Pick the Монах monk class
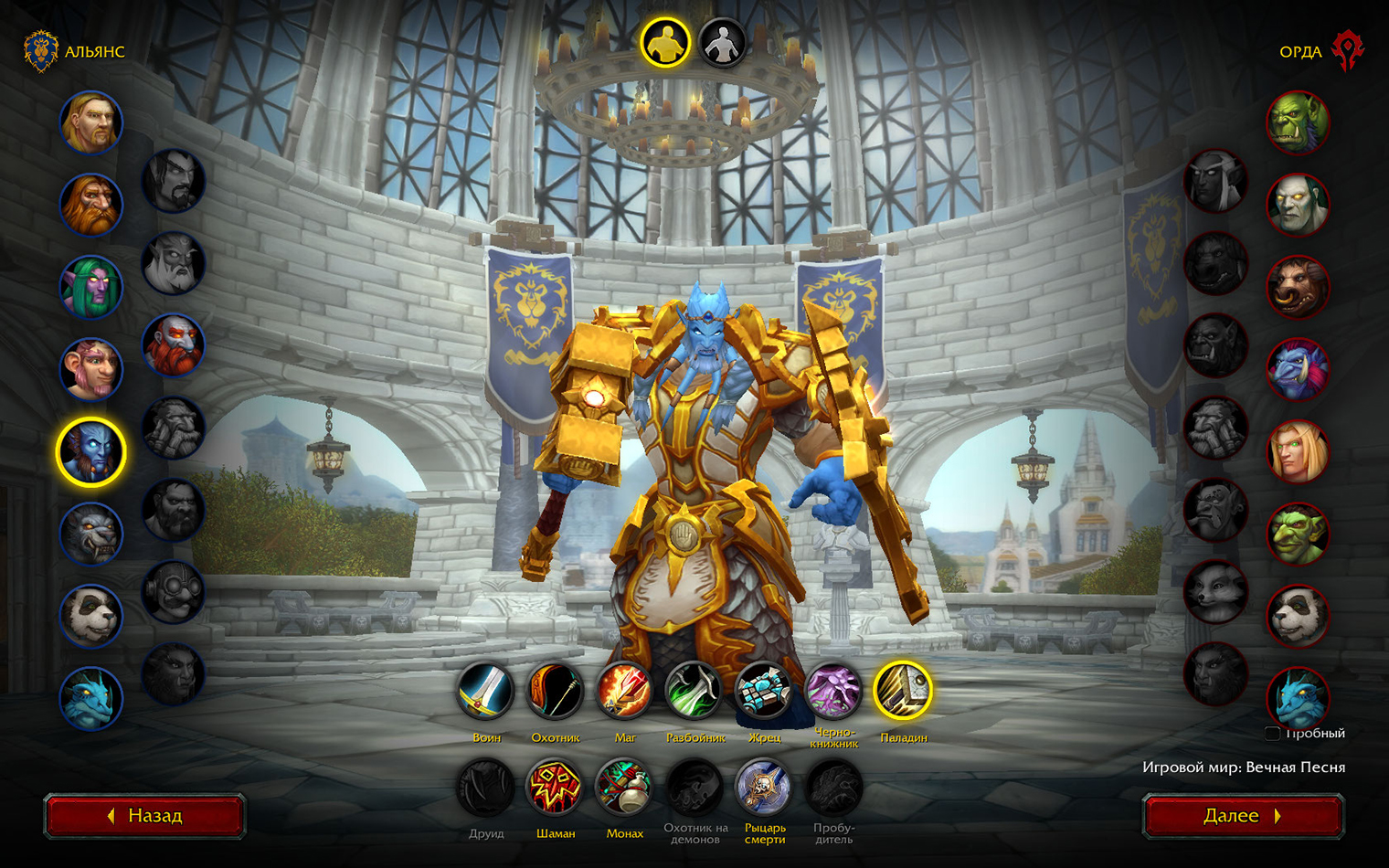 click(x=625, y=788)
